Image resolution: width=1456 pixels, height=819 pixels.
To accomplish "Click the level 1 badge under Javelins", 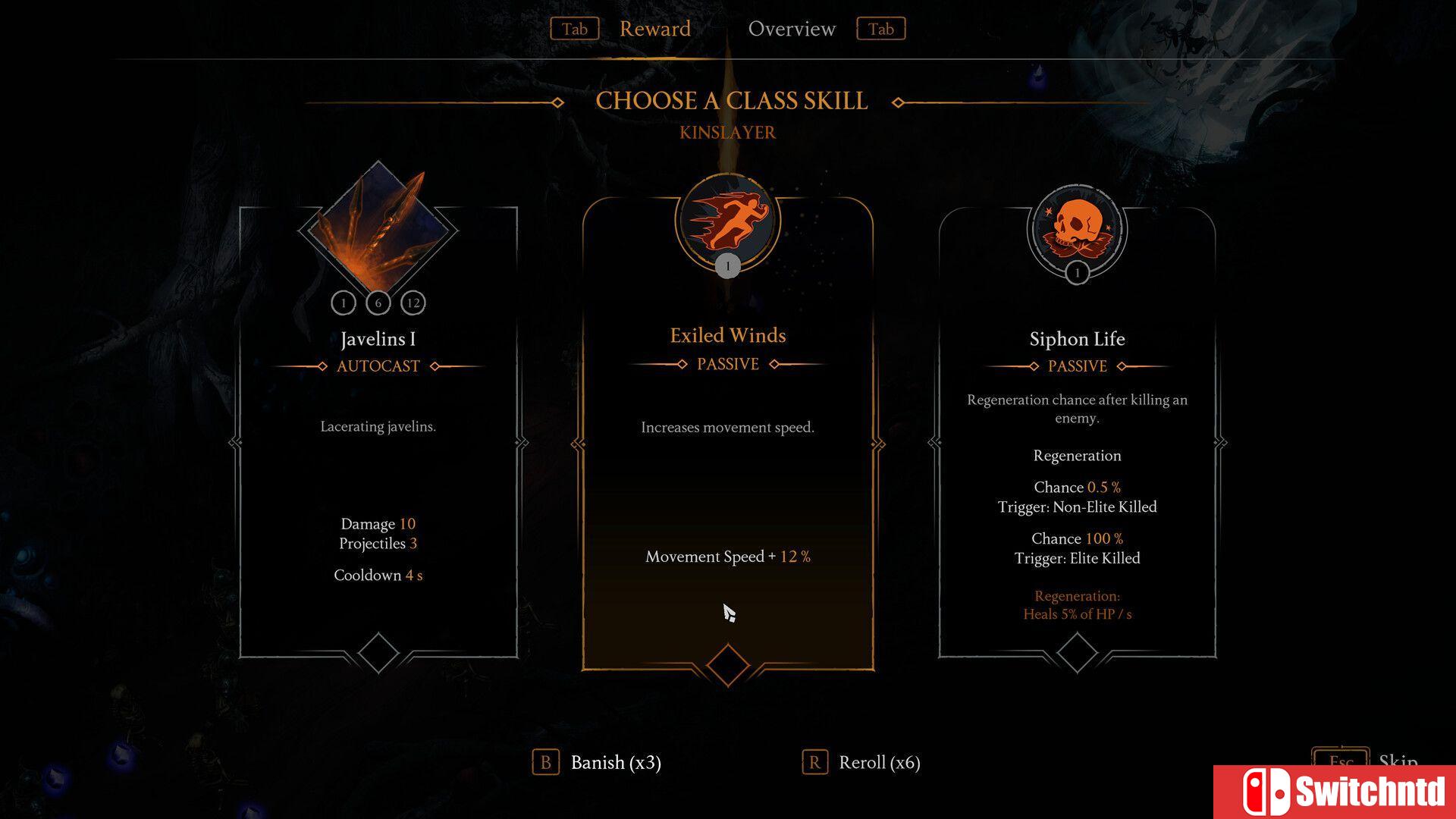I will [344, 302].
